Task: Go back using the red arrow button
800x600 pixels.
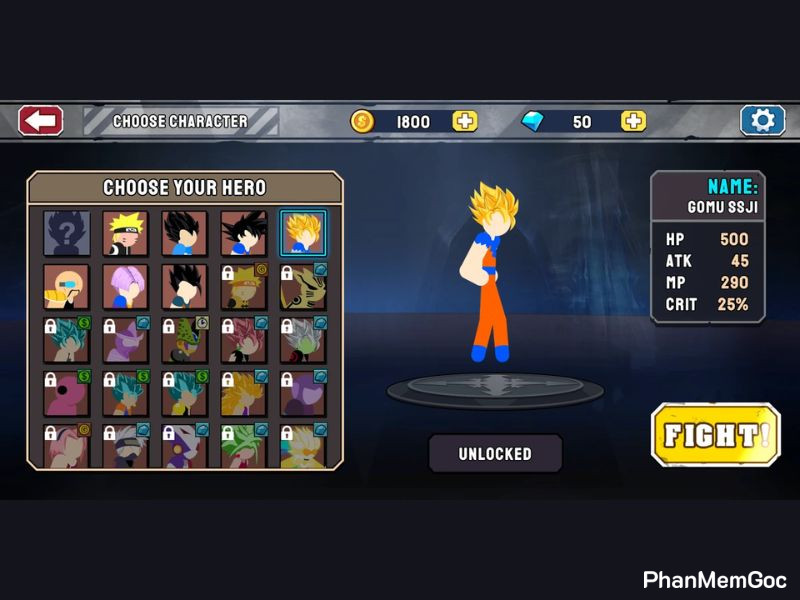Action: tap(41, 121)
